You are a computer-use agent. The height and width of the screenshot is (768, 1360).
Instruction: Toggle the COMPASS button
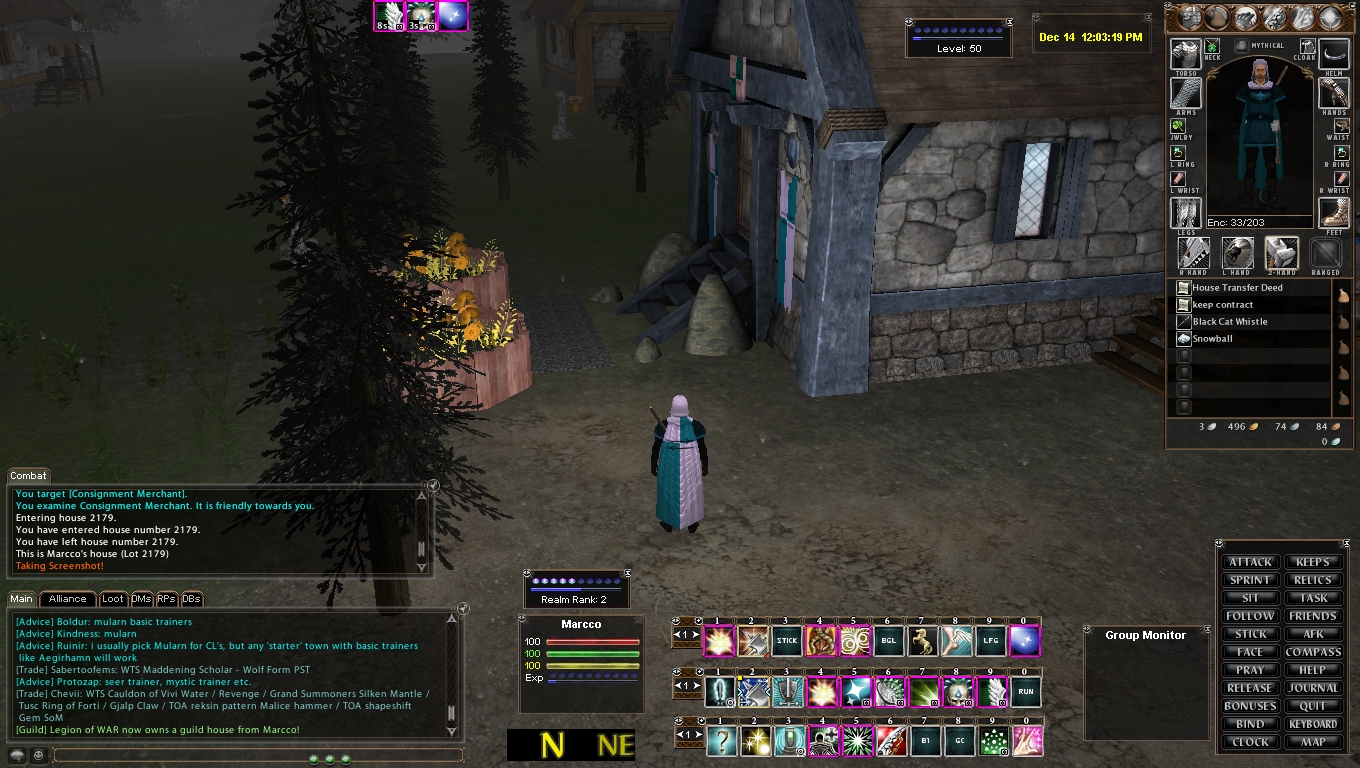coord(1312,652)
